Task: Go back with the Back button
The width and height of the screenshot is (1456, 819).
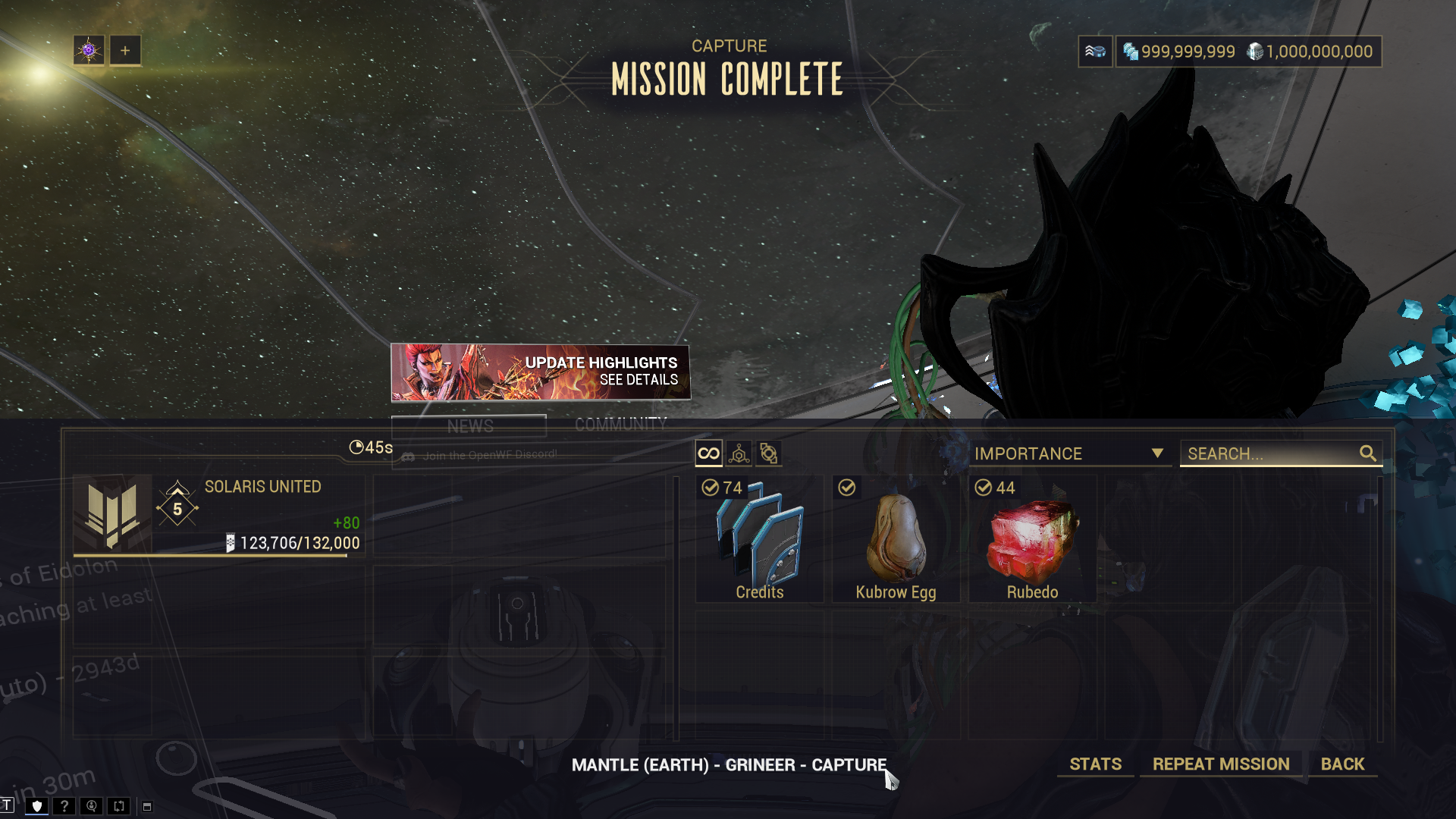Action: click(1342, 764)
